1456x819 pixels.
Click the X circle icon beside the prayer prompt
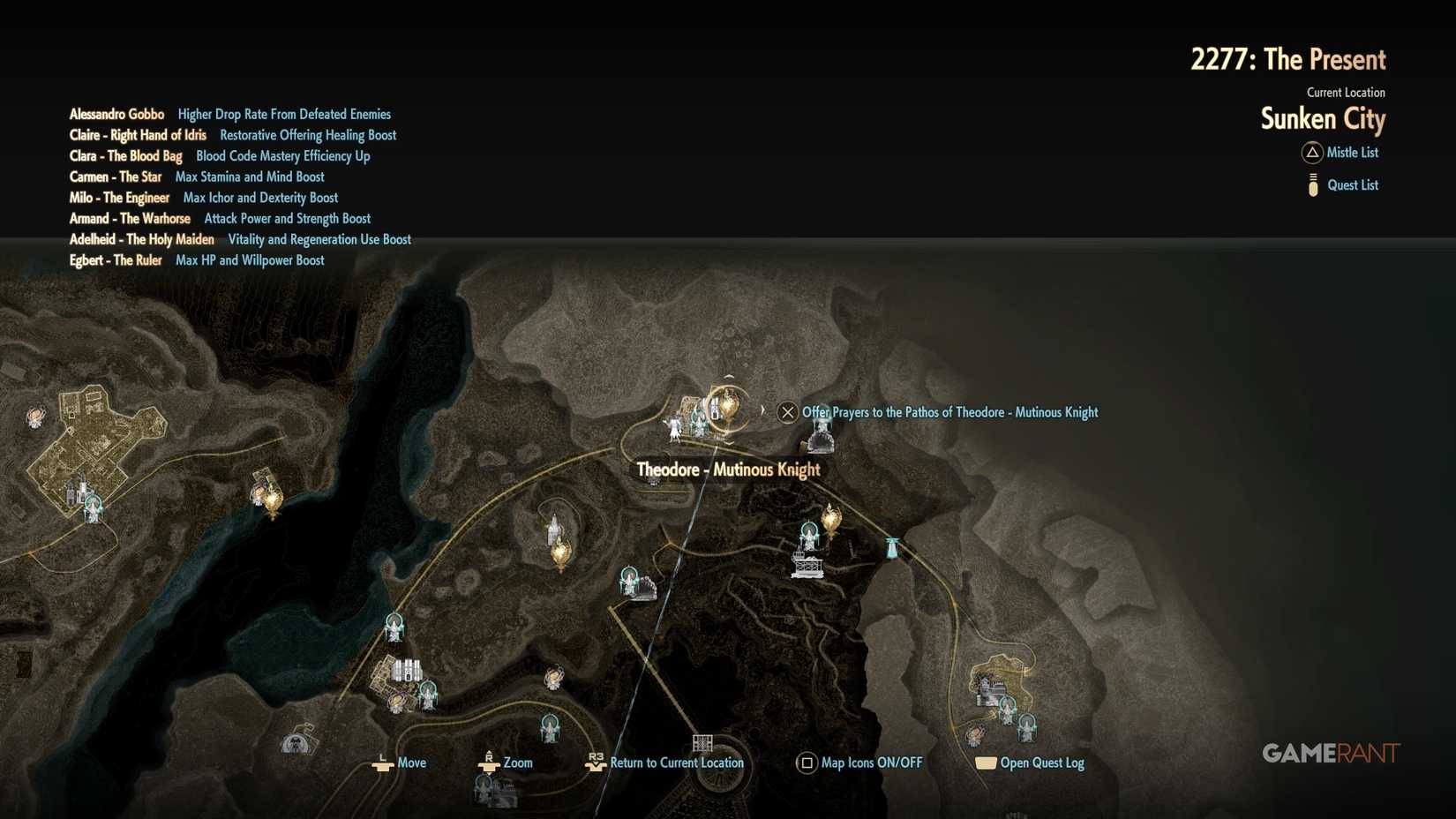pos(786,412)
